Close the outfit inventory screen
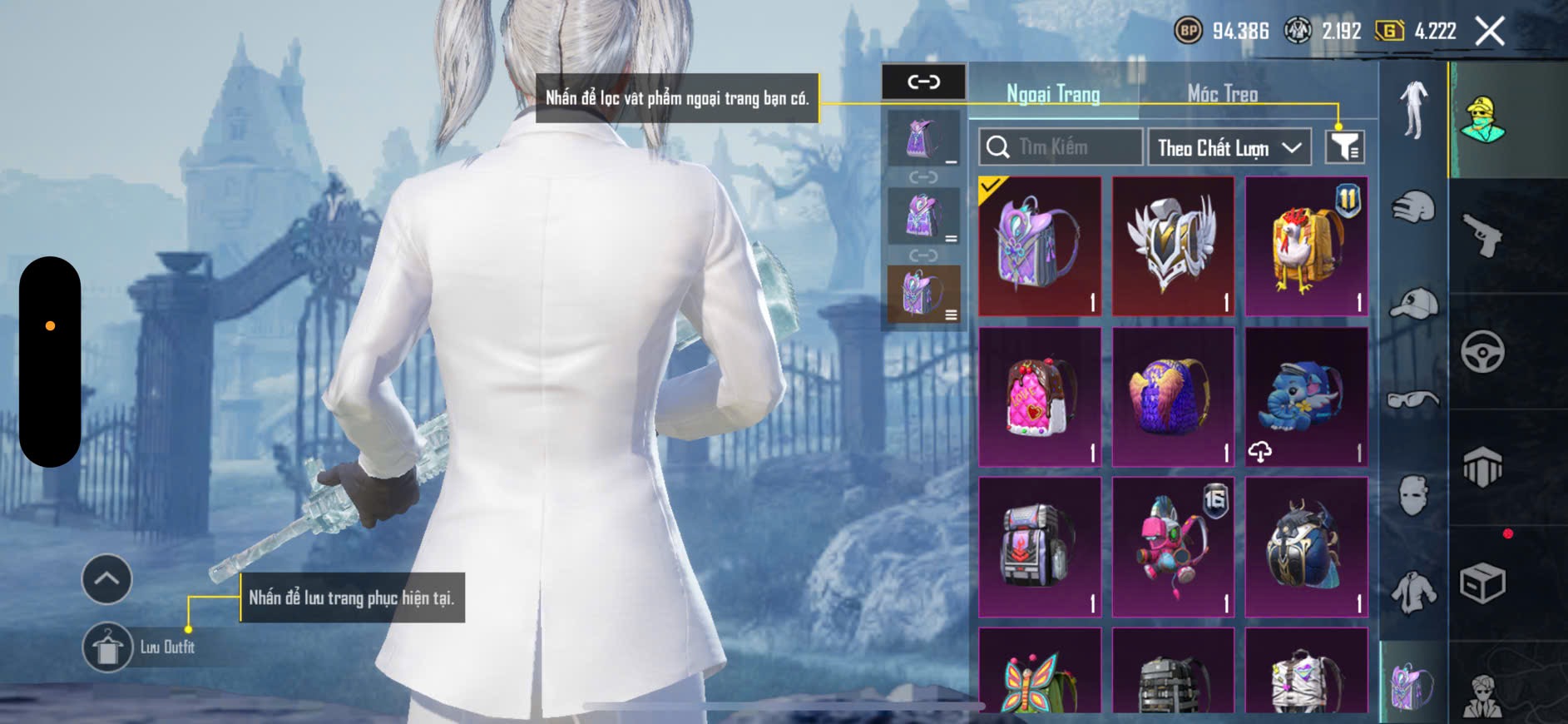 [1489, 32]
